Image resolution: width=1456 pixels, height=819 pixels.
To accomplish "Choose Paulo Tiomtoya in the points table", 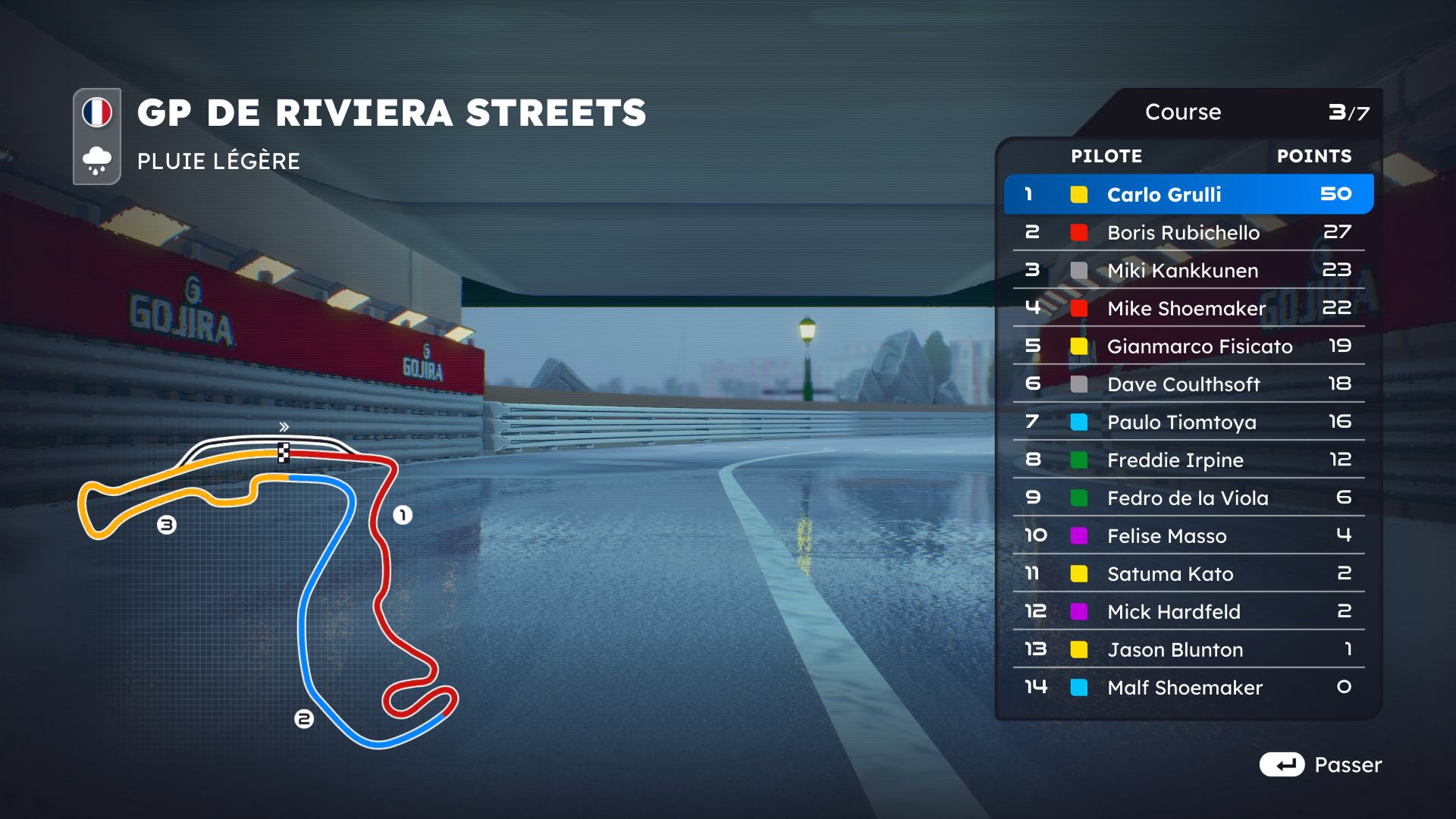I will pyautogui.click(x=1188, y=422).
